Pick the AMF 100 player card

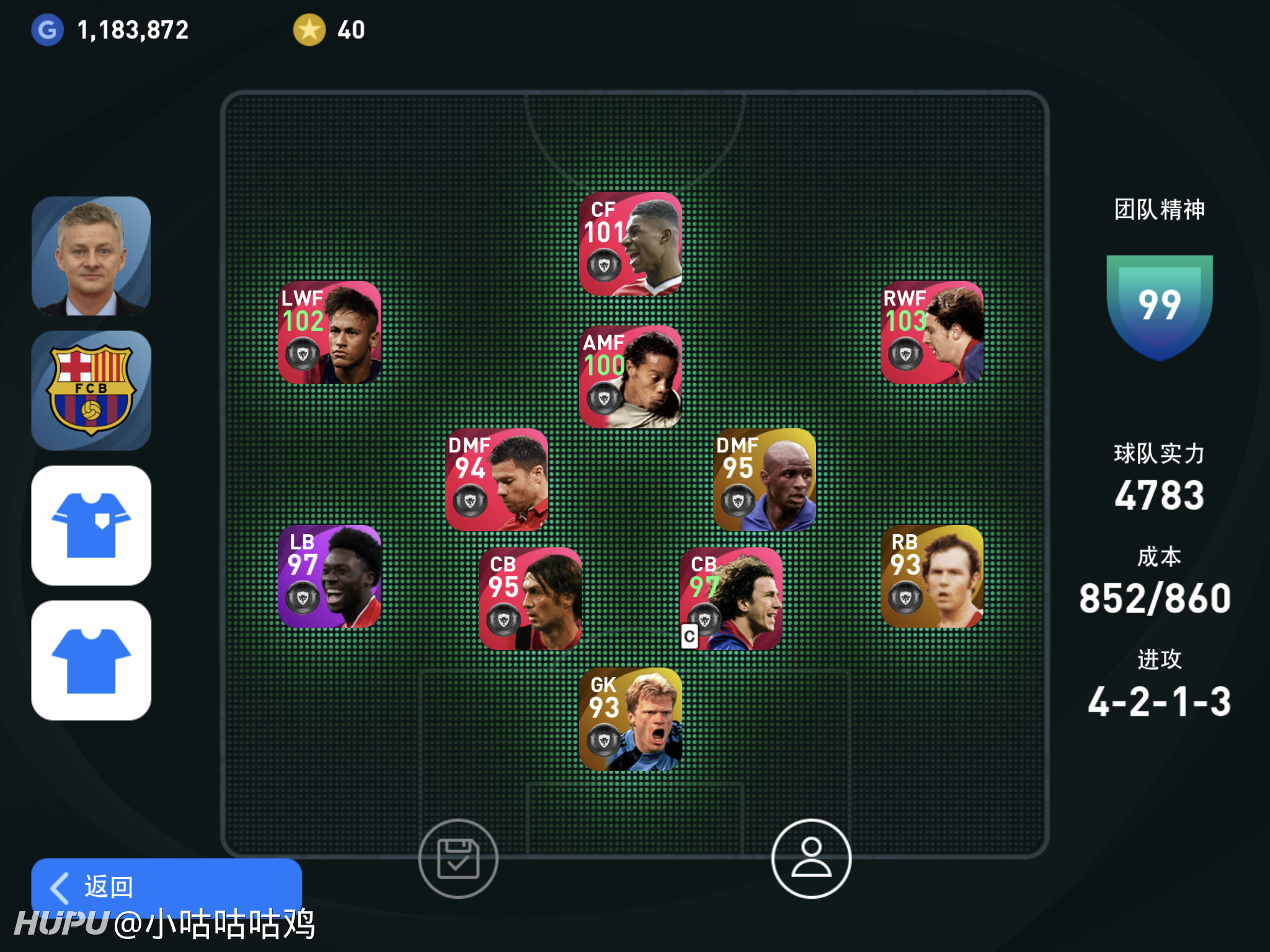[x=631, y=377]
